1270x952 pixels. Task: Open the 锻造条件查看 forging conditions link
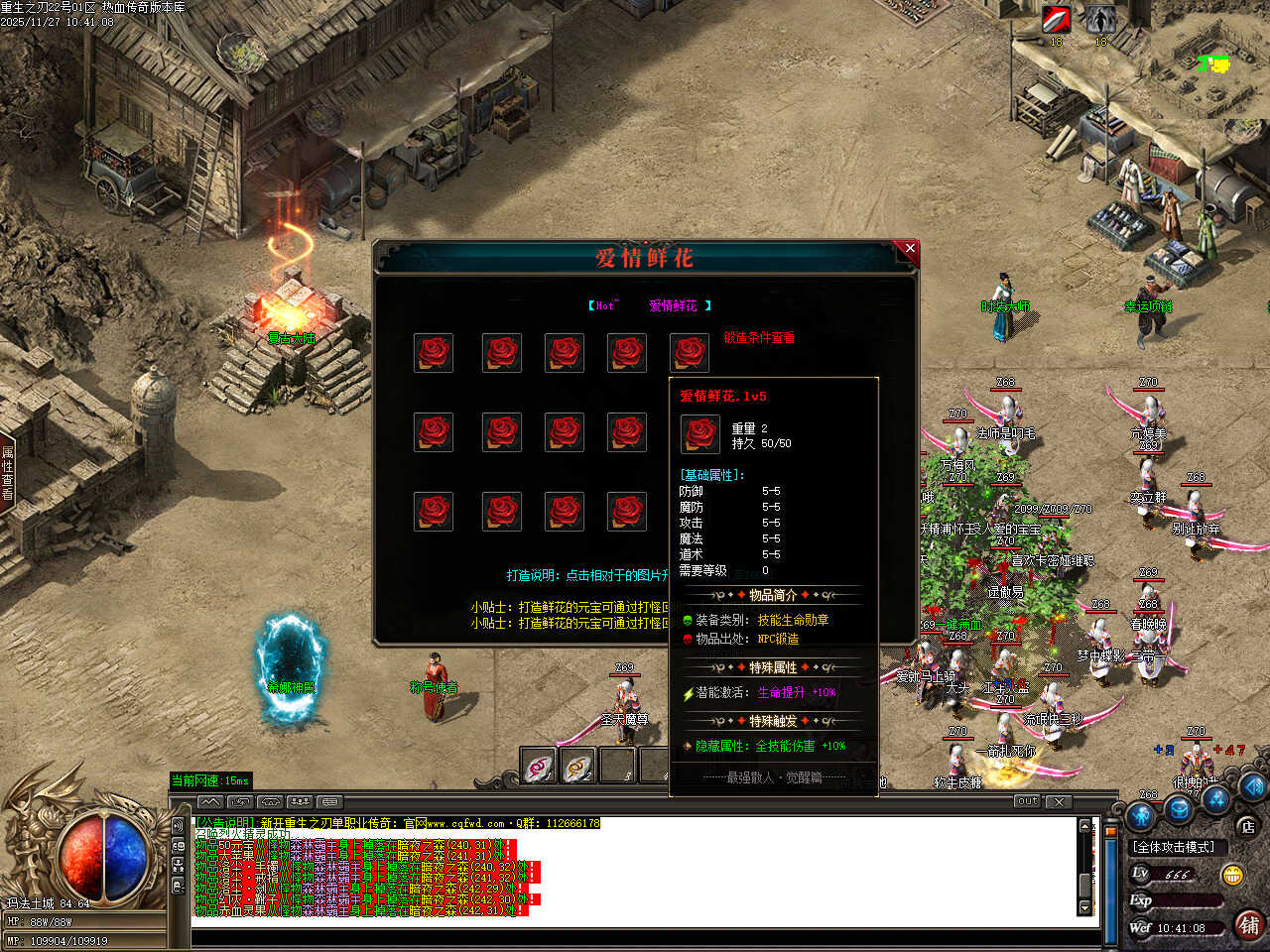pos(759,337)
